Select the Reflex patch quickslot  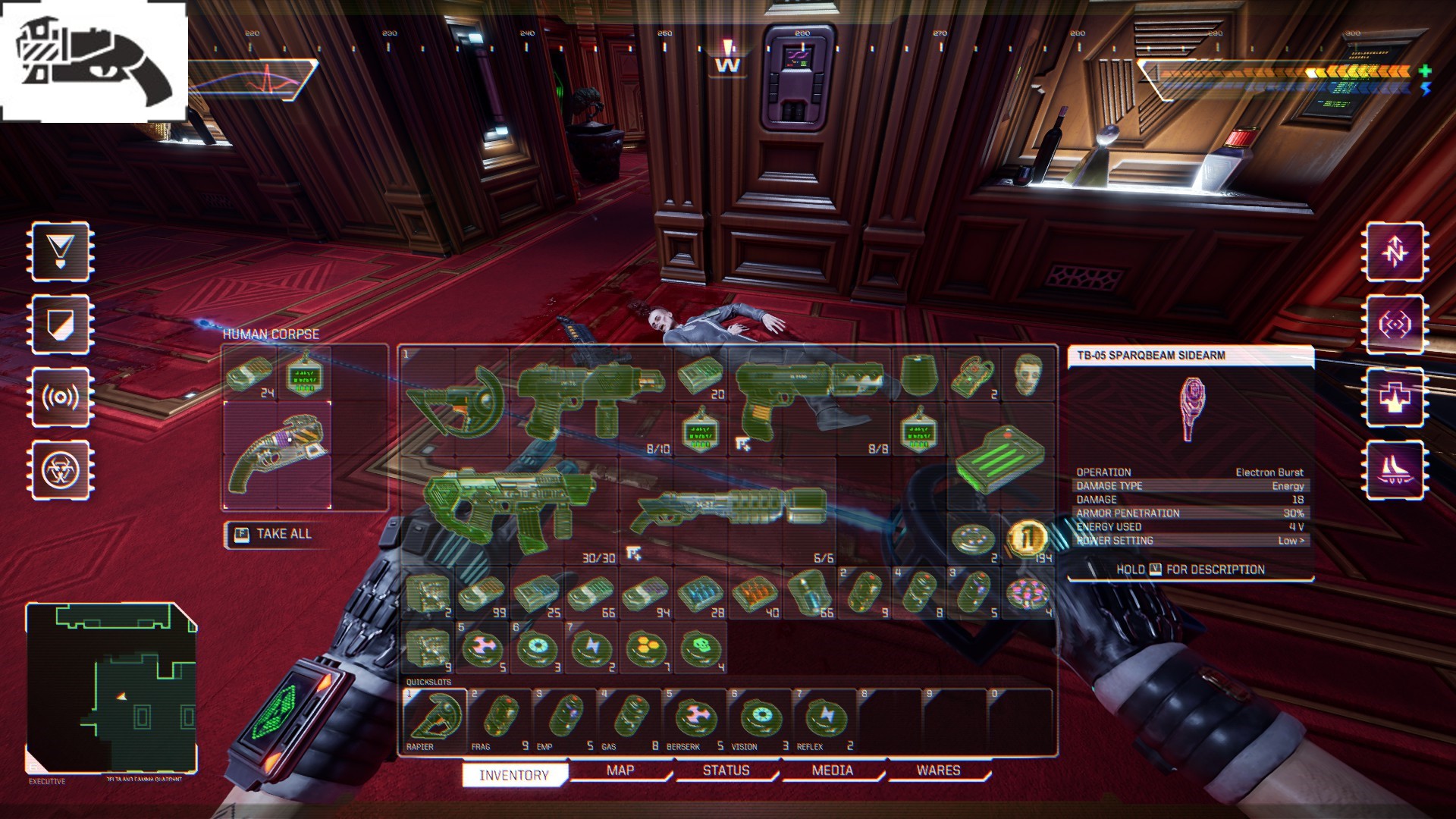tap(824, 719)
